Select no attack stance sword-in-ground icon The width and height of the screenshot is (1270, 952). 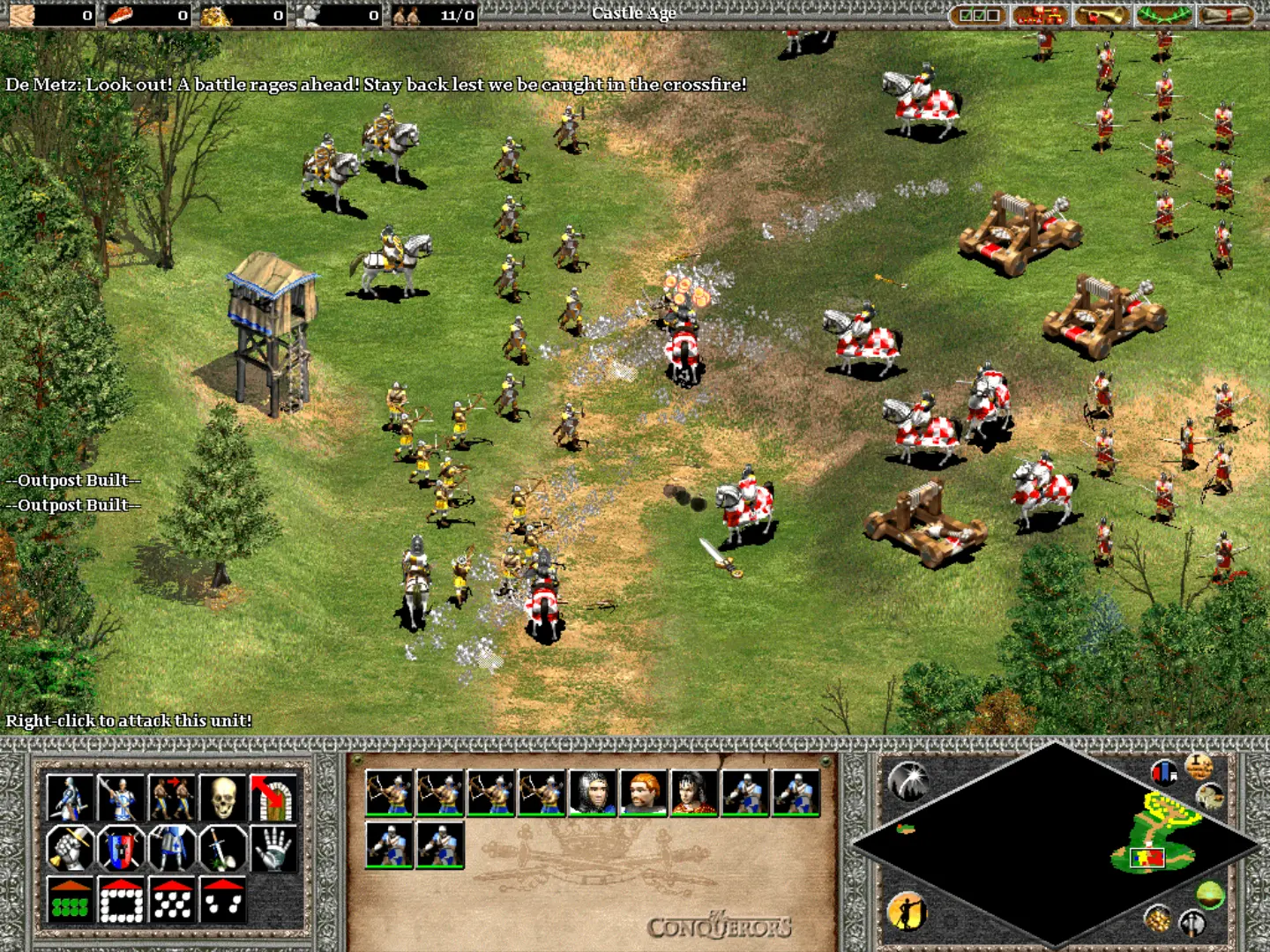[223, 848]
